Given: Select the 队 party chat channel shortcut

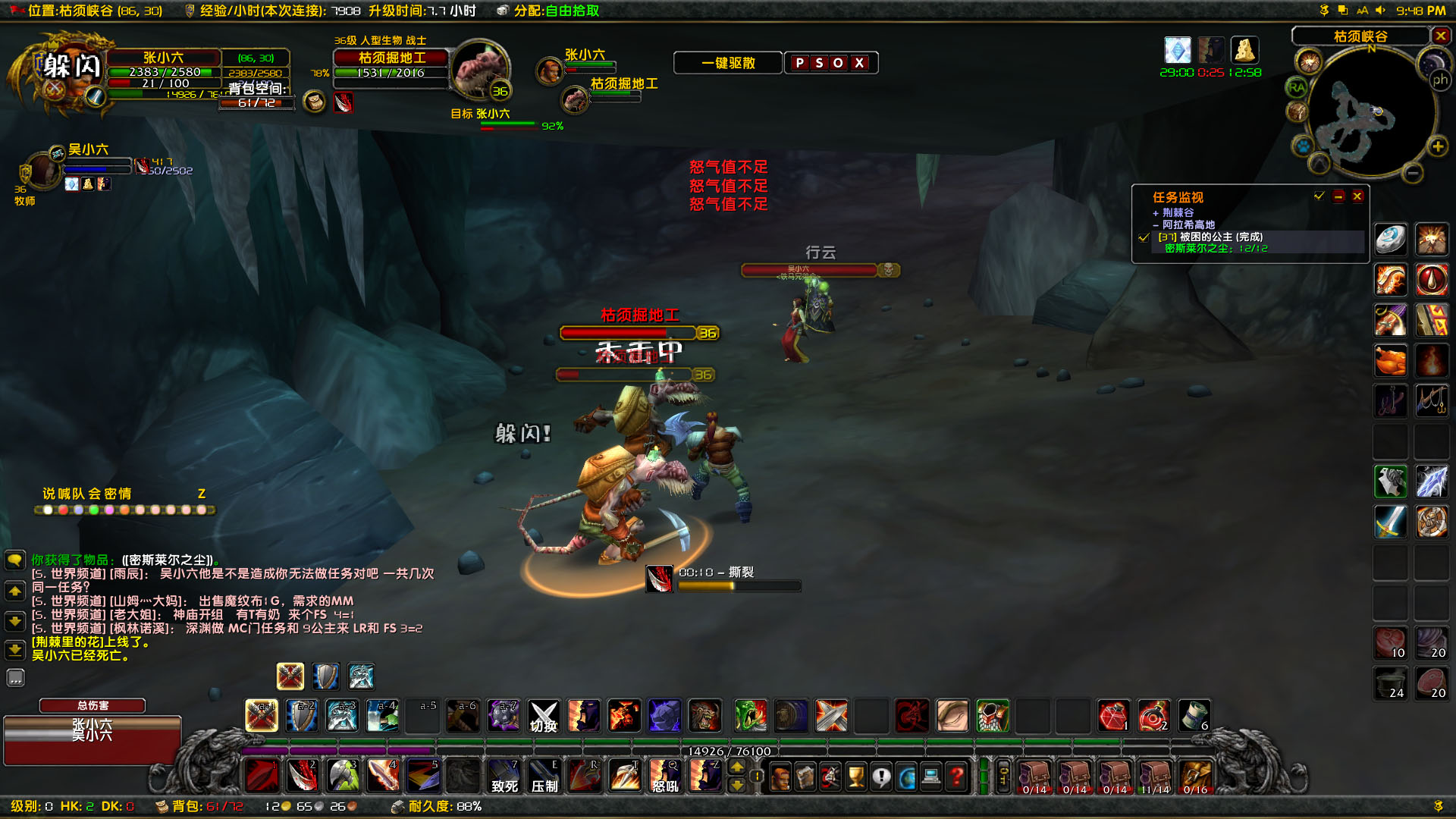Looking at the screenshot, I should pos(79,494).
